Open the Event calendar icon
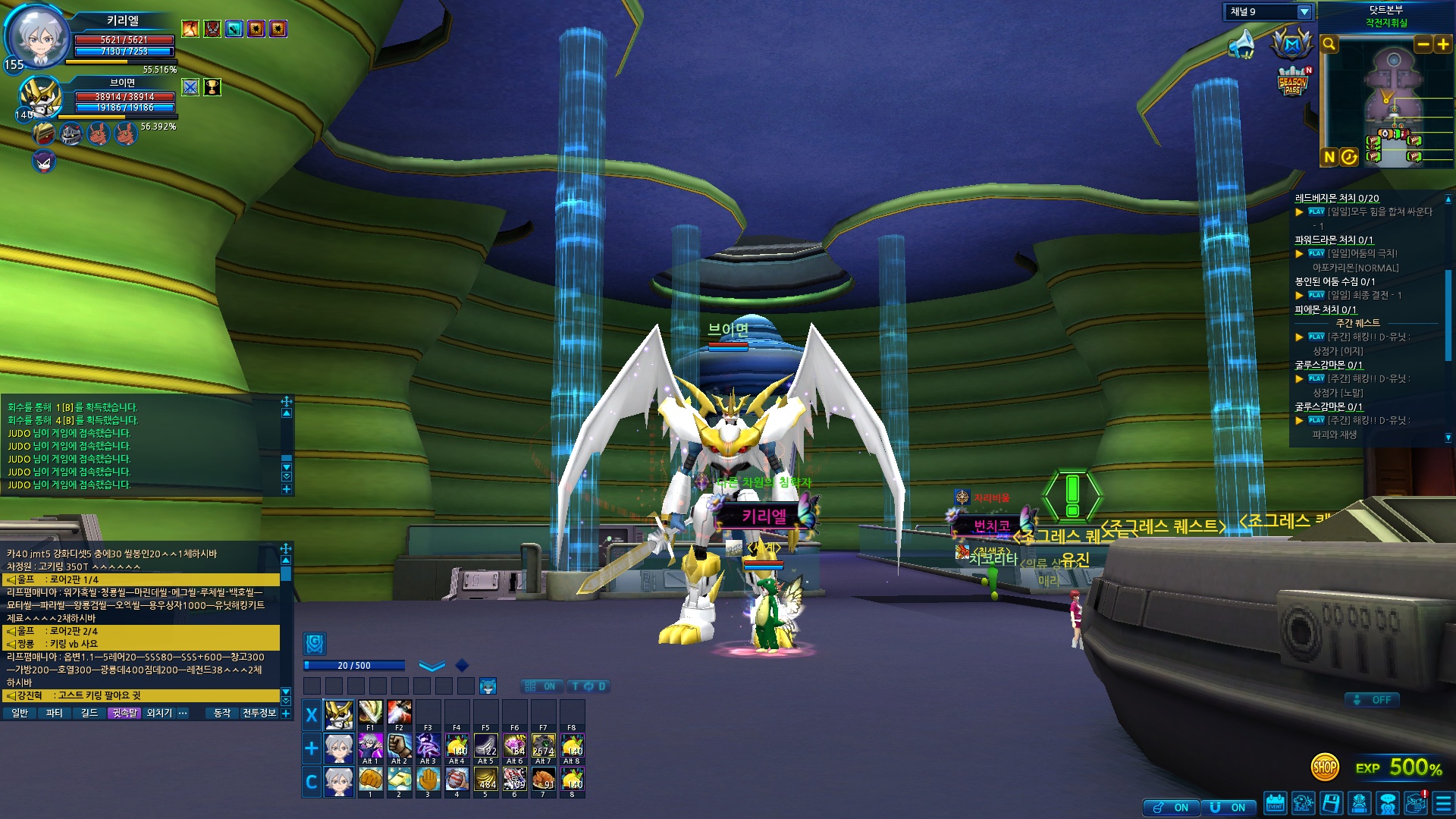Image resolution: width=1456 pixels, height=819 pixels. point(1276,803)
